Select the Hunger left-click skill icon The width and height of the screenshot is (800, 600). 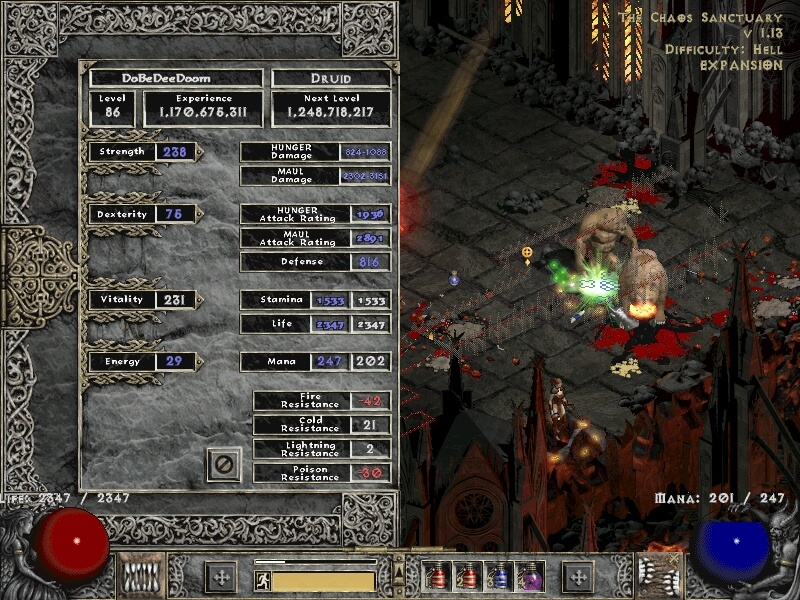[141, 576]
